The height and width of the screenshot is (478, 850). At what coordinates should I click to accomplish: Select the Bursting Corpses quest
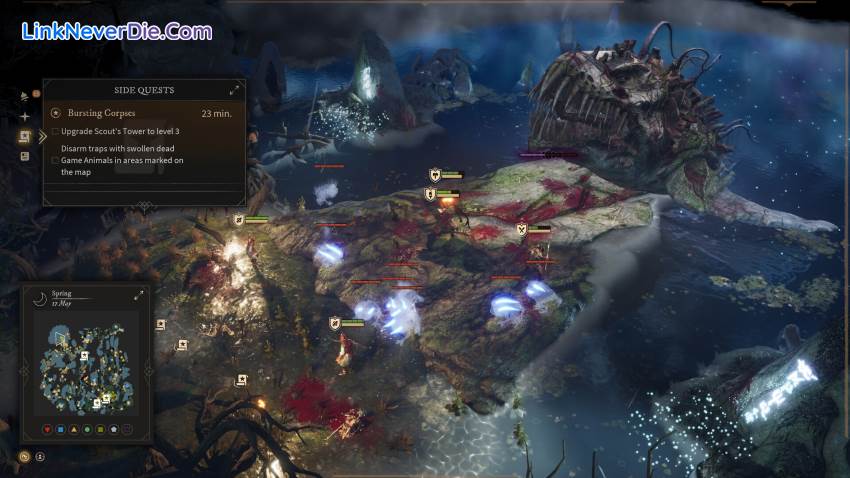click(x=100, y=113)
